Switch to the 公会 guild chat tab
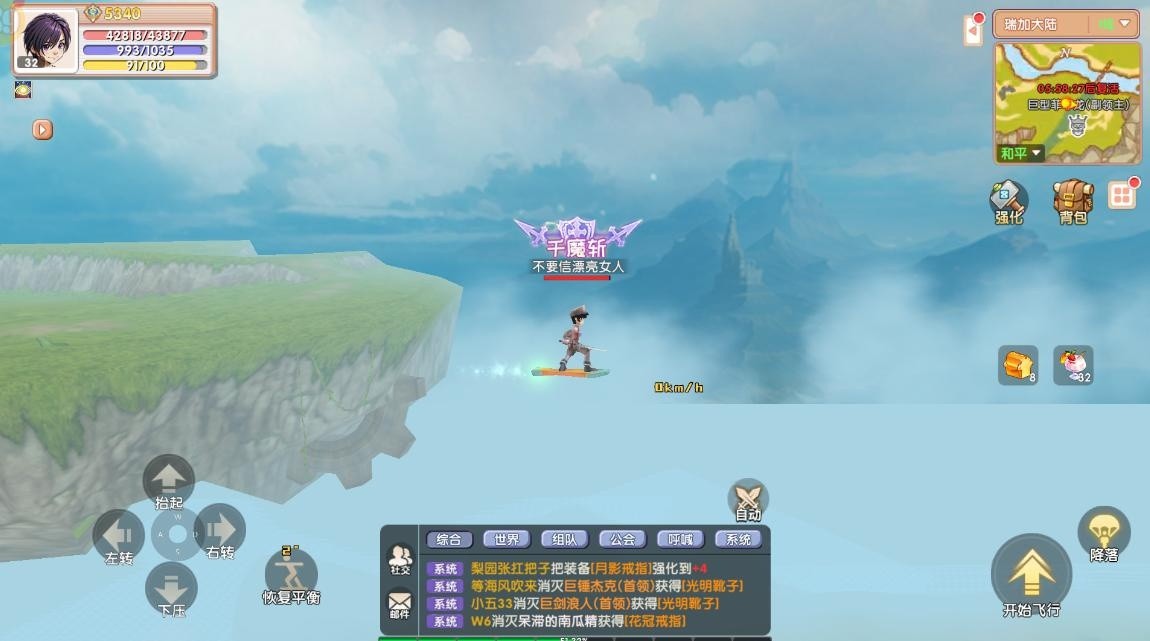The image size is (1150, 641). pos(622,539)
